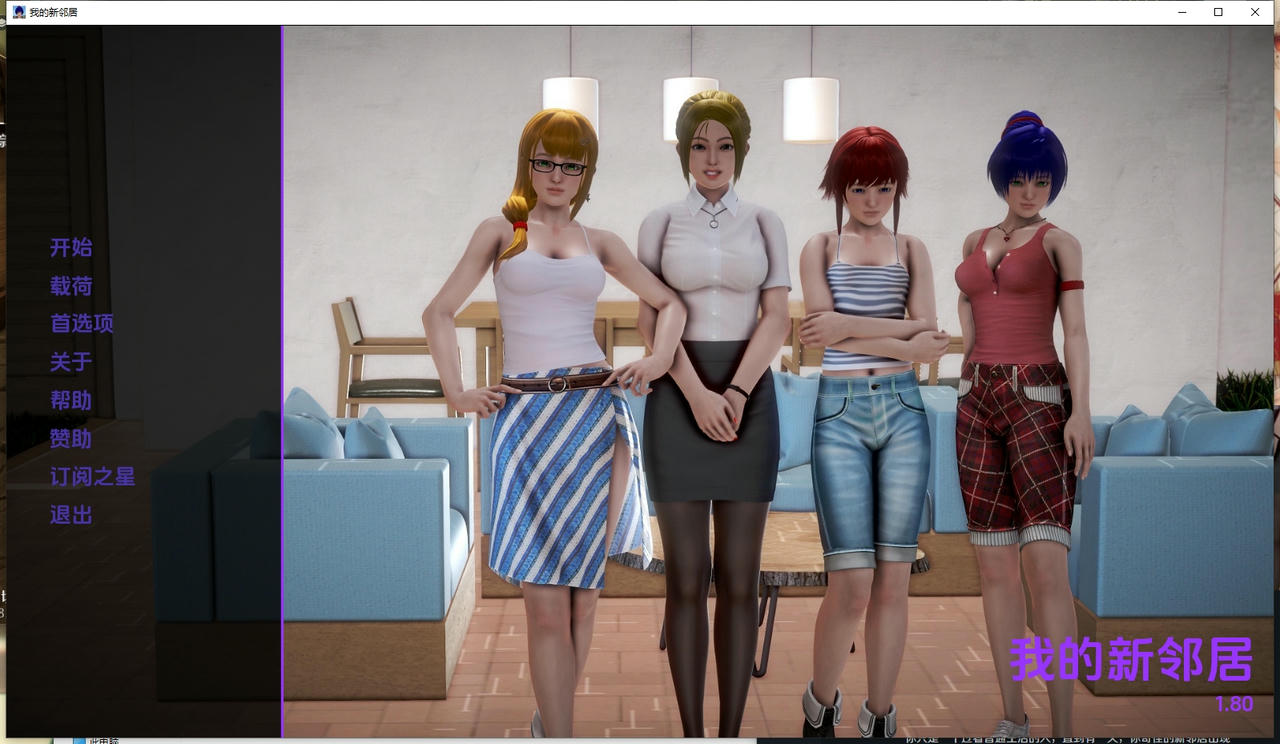The width and height of the screenshot is (1280, 744).
Task: Open the 载荷 load game screen
Action: pos(68,286)
